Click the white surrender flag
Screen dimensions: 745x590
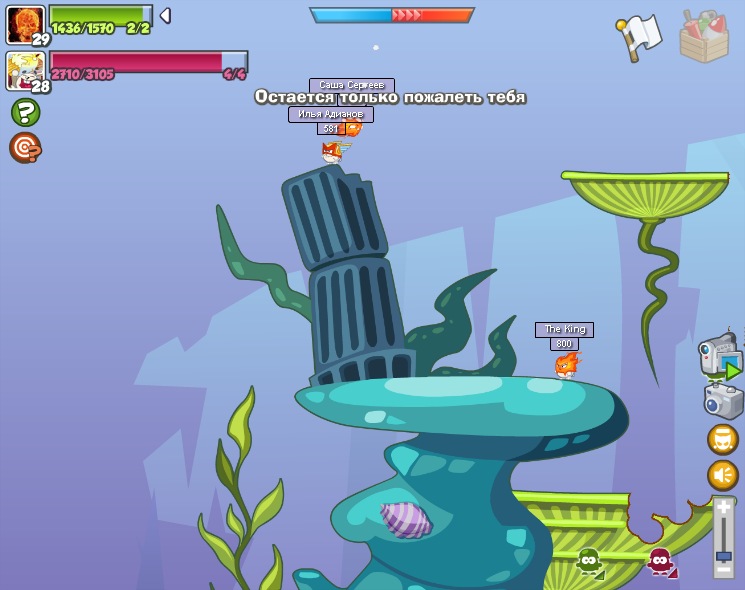639,36
